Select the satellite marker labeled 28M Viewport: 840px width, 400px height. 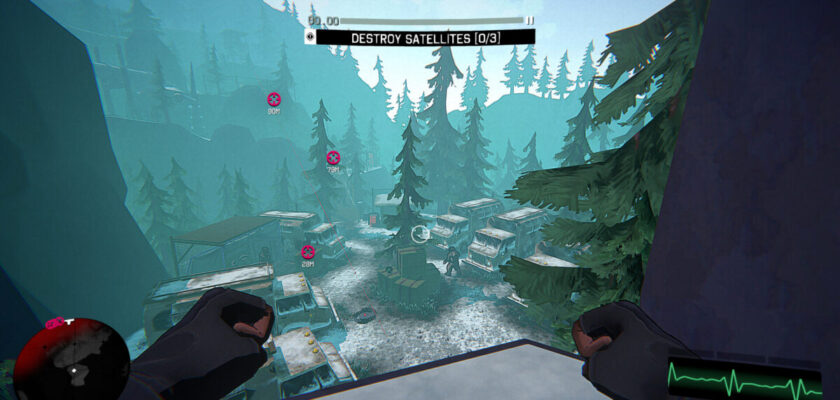[308, 251]
